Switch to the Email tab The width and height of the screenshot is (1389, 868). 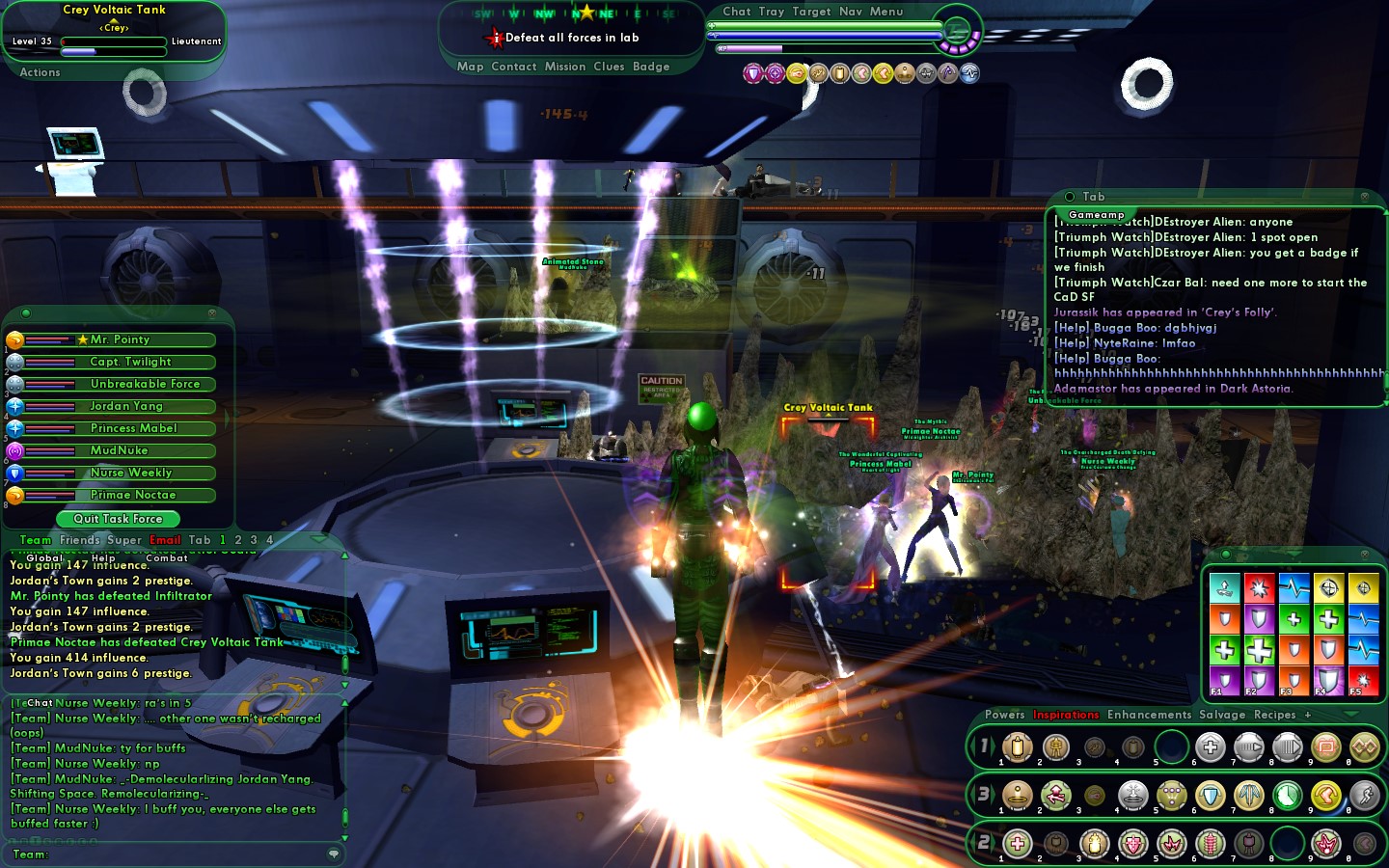(x=165, y=540)
